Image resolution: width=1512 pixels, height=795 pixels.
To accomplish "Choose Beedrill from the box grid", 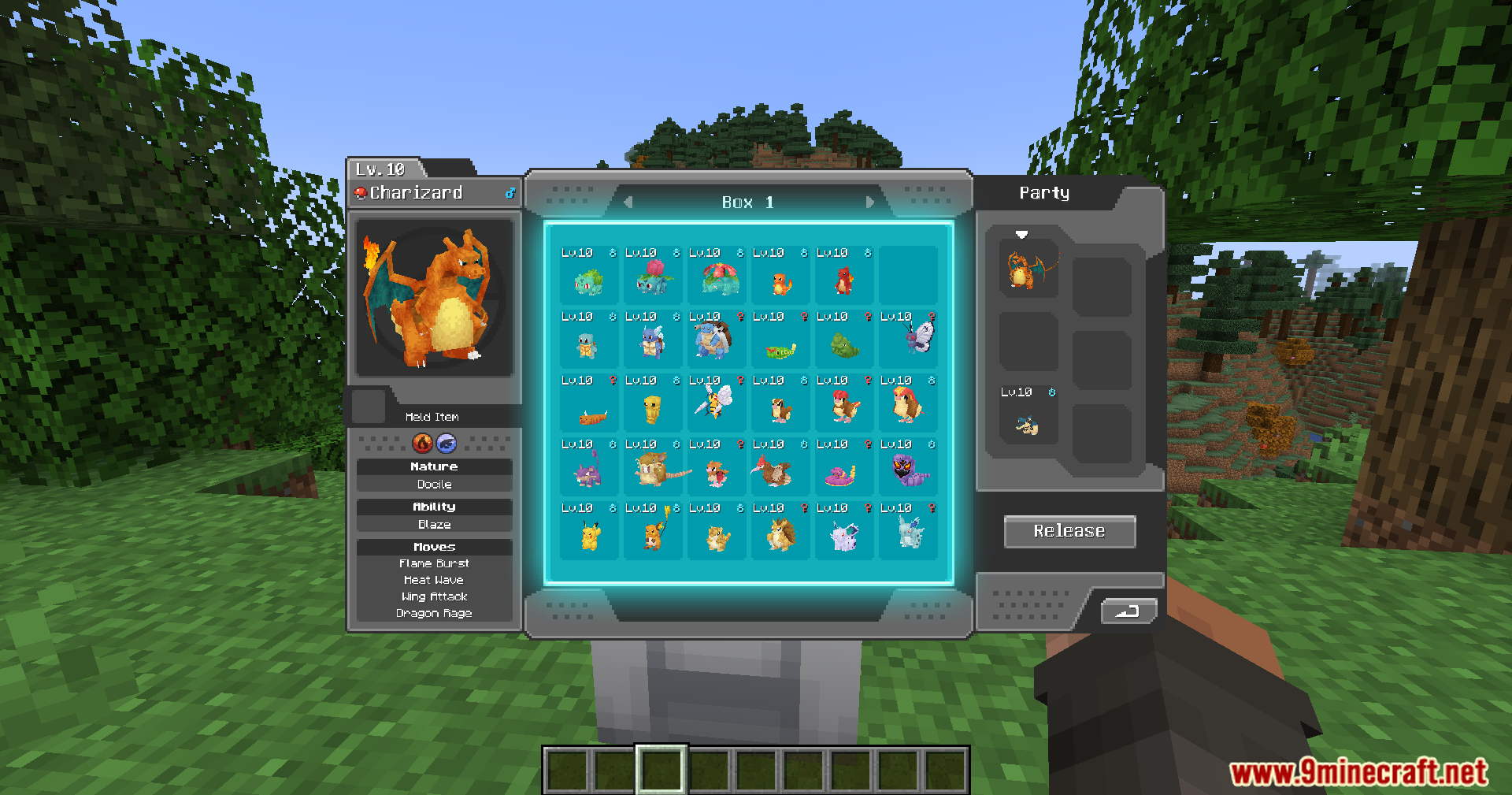I will pyautogui.click(x=715, y=403).
